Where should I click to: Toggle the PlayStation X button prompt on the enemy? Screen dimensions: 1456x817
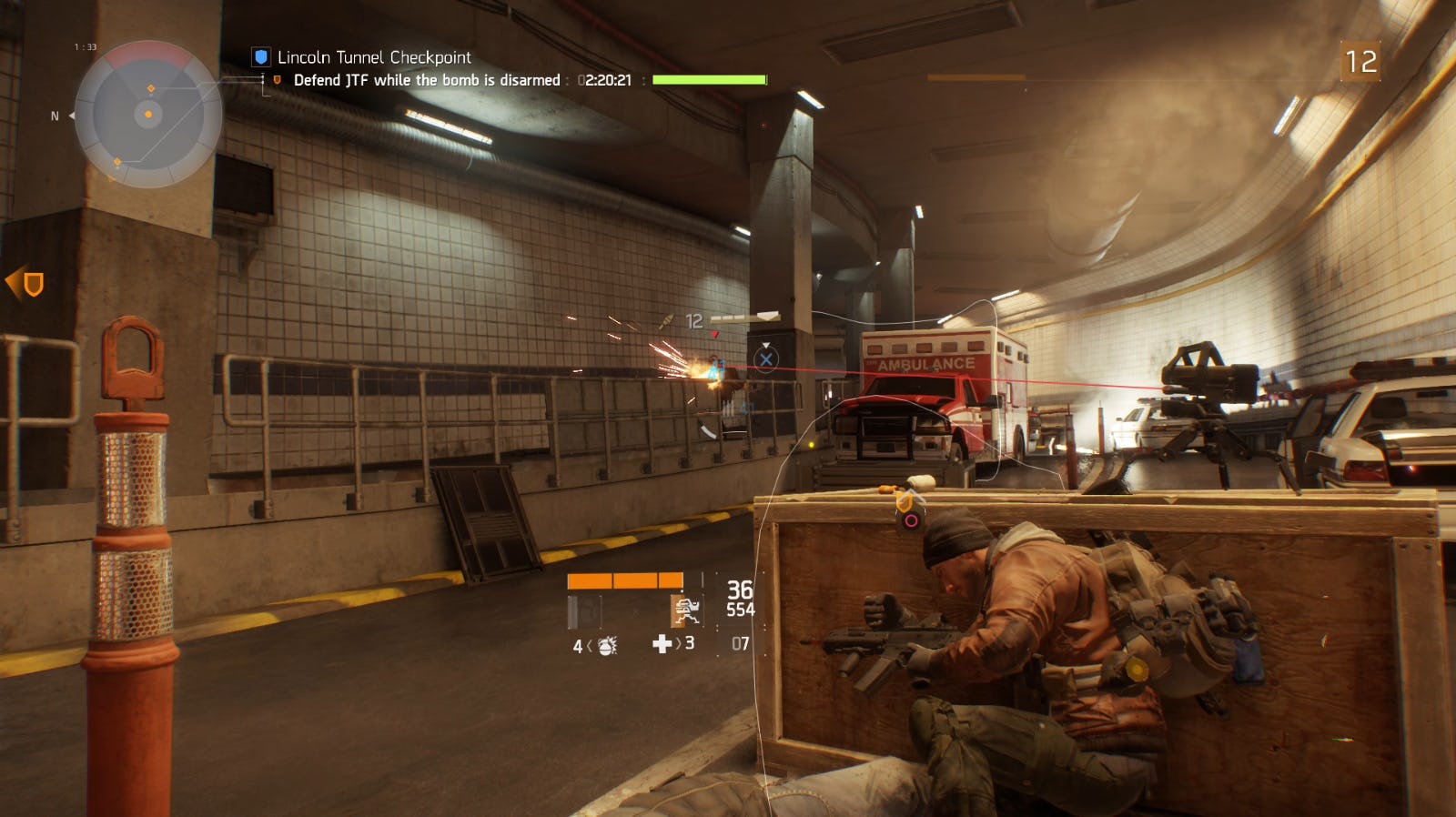point(767,359)
